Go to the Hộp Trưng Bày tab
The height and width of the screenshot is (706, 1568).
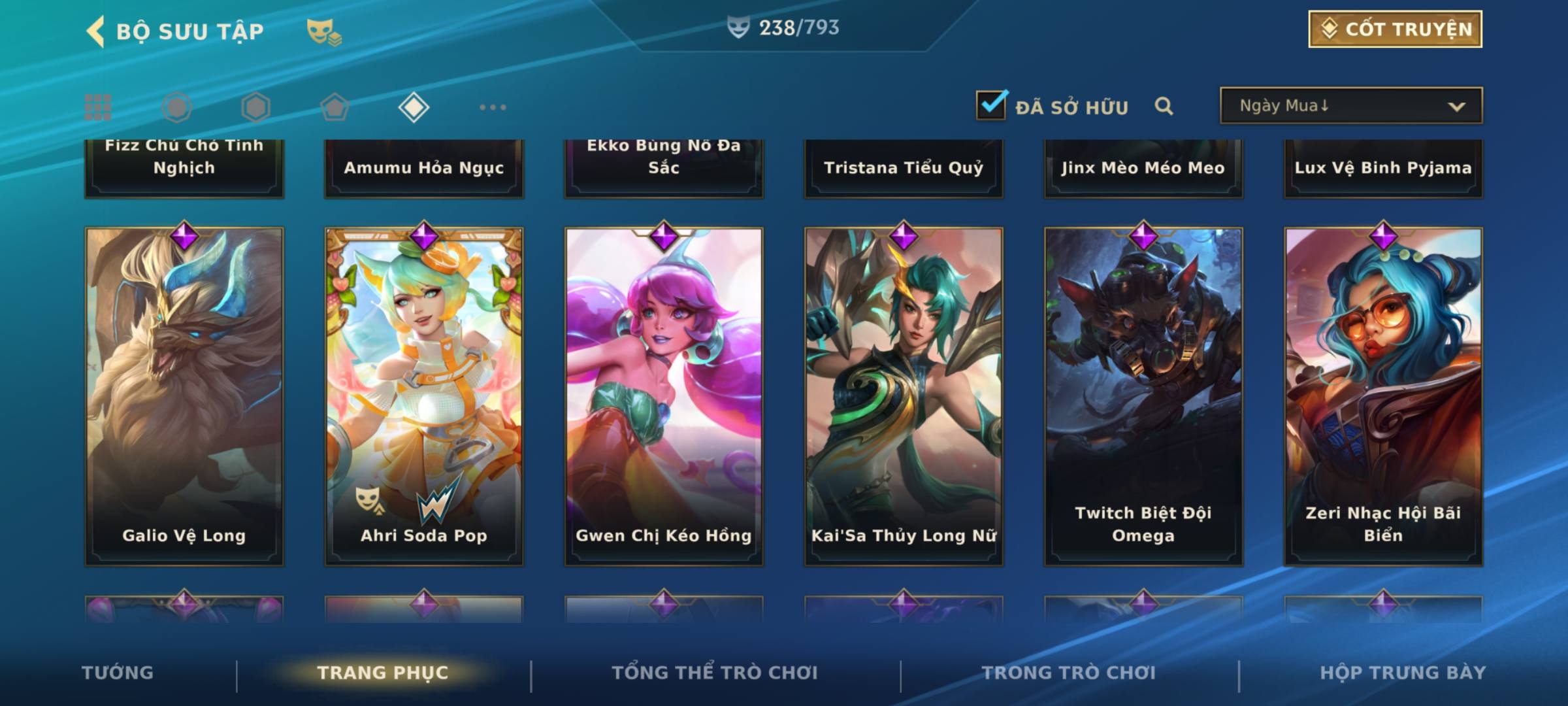[x=1403, y=673]
